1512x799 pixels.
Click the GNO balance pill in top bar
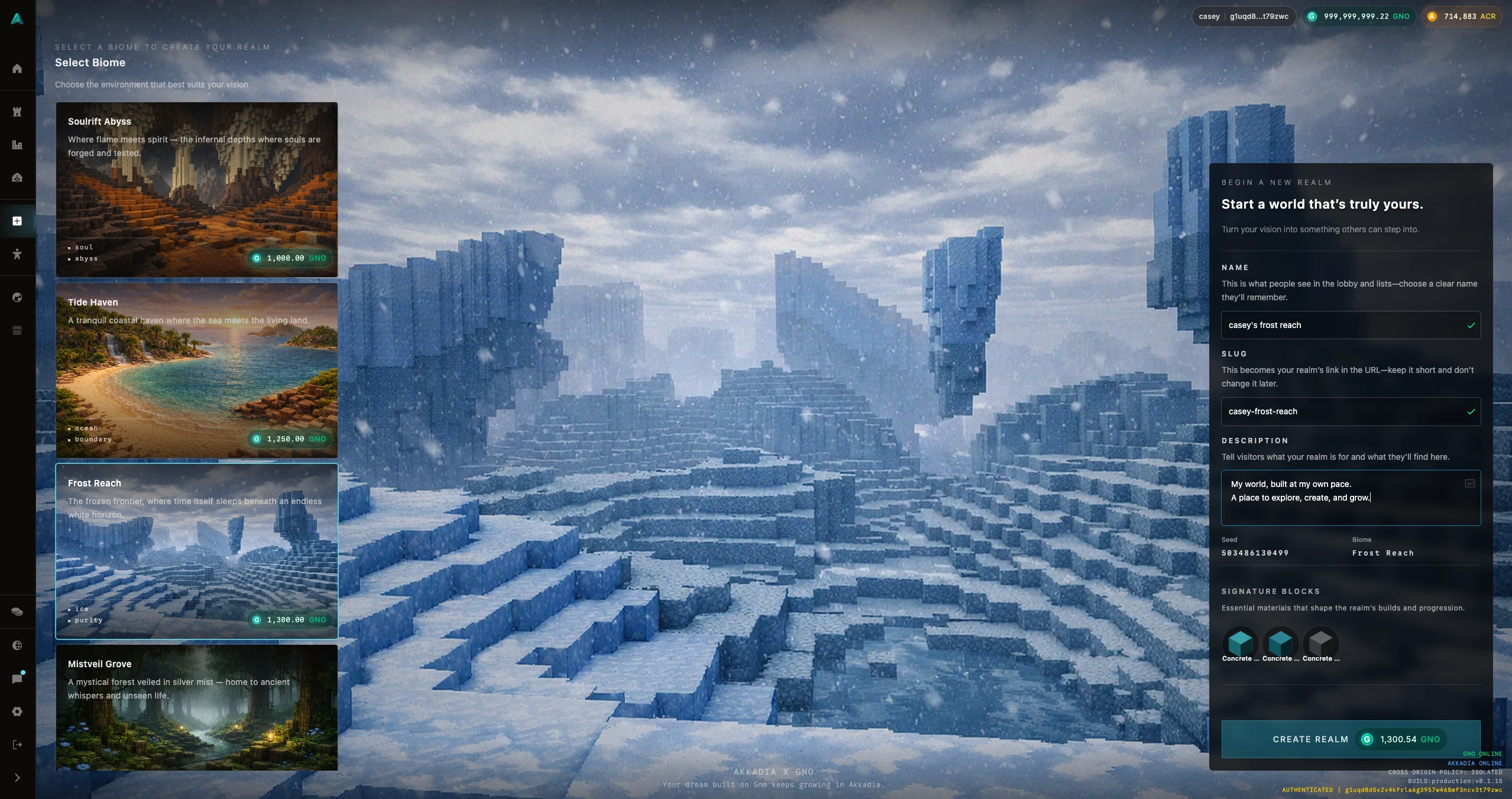[x=1358, y=16]
